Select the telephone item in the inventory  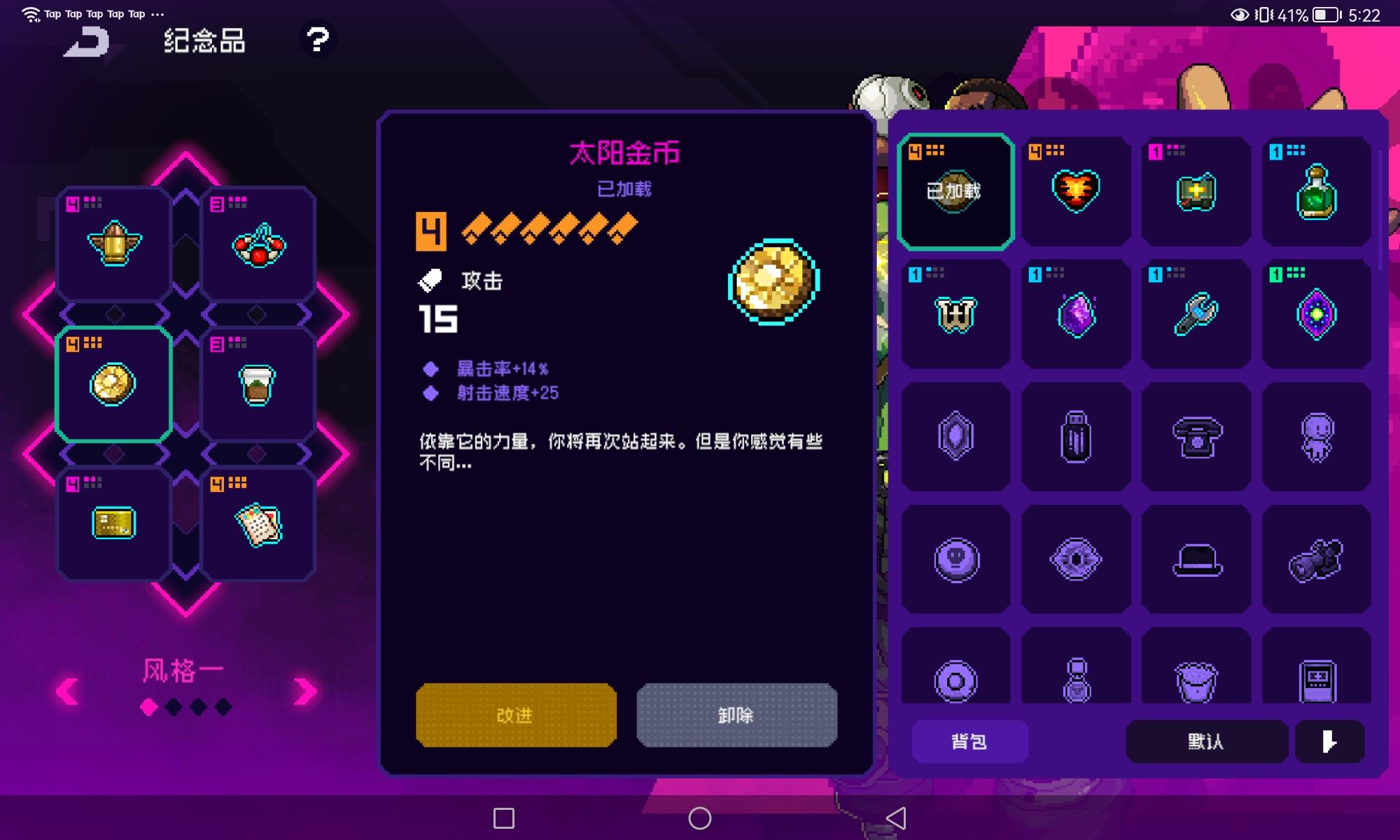tap(1196, 436)
